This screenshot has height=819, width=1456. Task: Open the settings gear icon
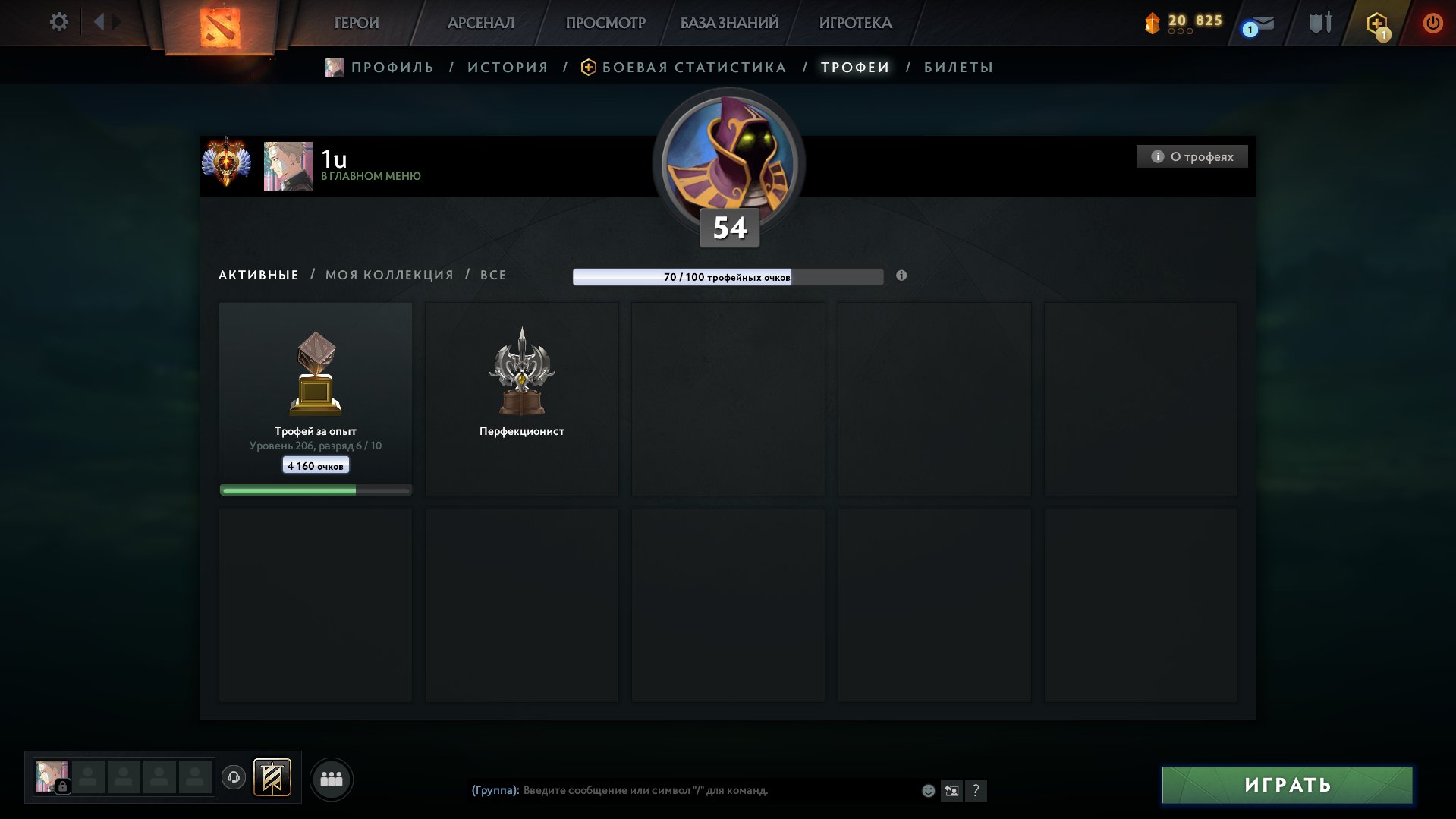[x=58, y=22]
